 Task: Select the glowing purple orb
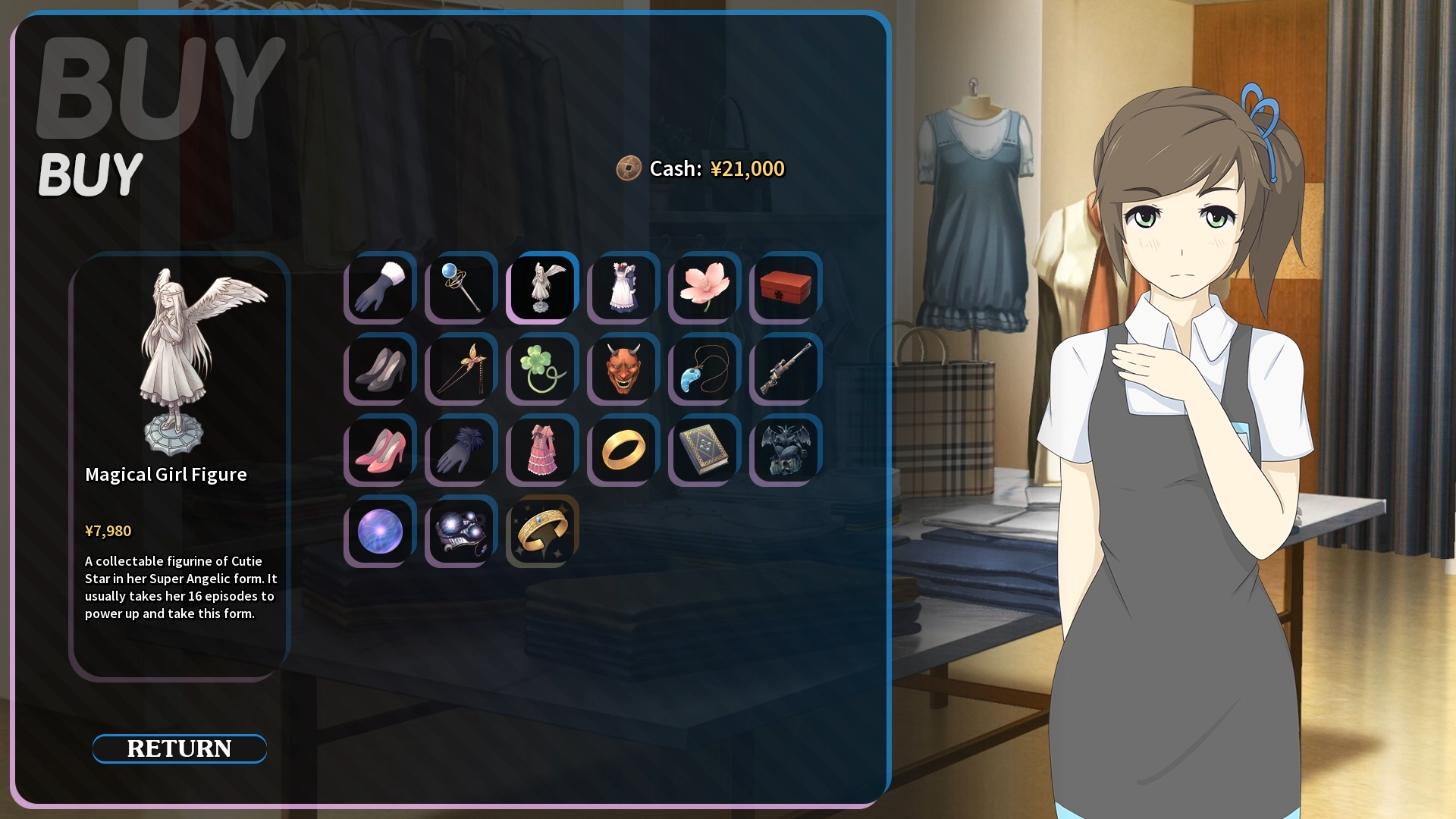[378, 531]
